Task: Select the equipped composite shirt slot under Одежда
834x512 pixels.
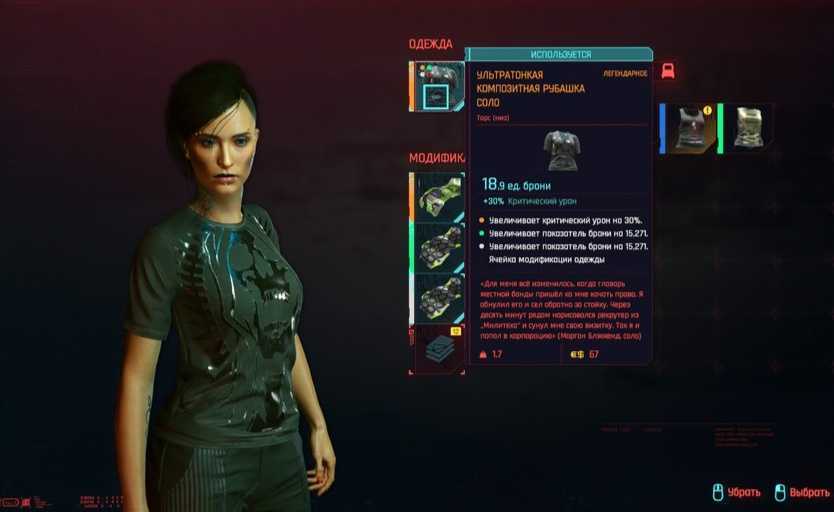Action: [x=438, y=86]
